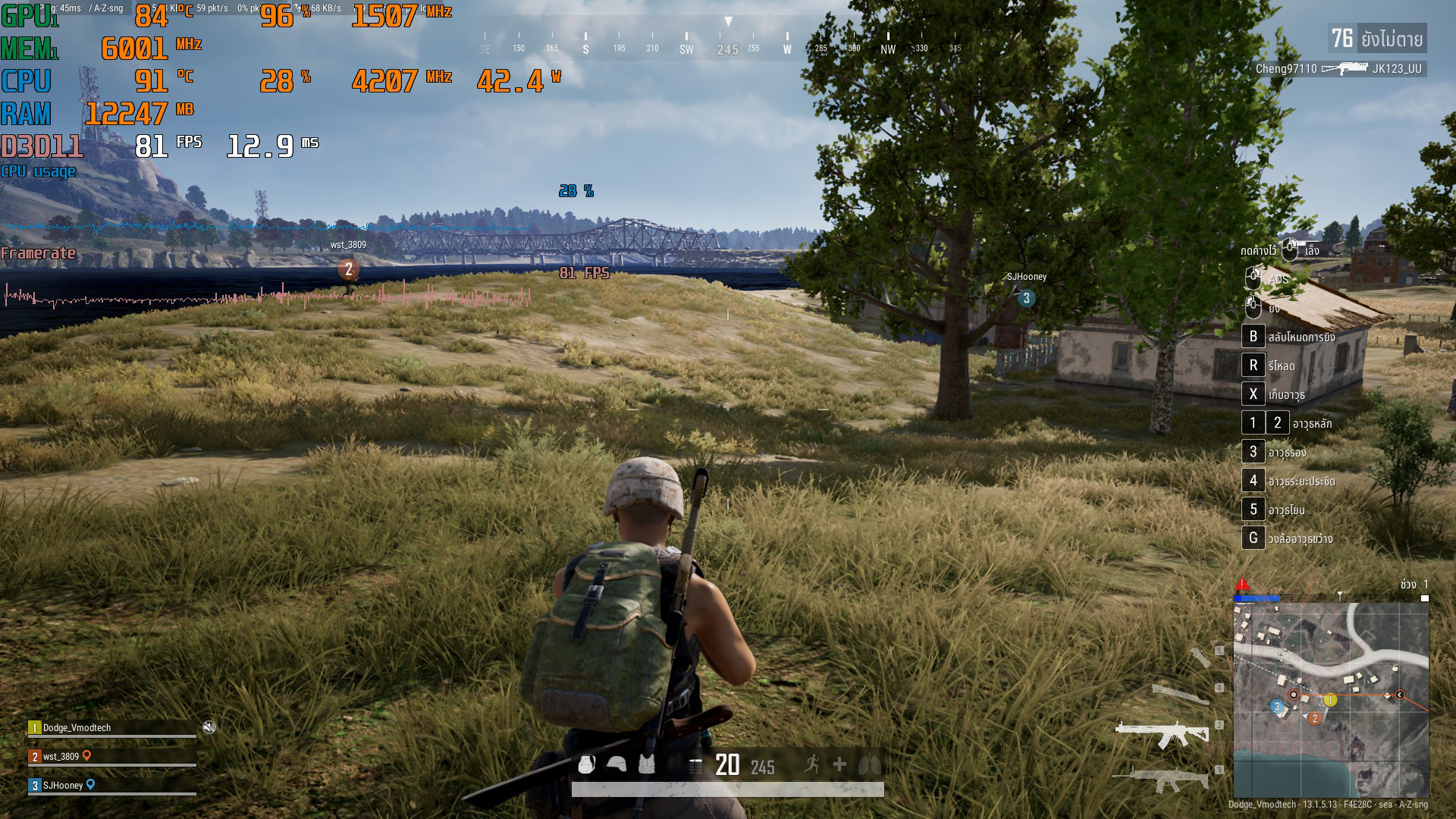Select the active rifle in weapon slot 2

click(x=1161, y=733)
